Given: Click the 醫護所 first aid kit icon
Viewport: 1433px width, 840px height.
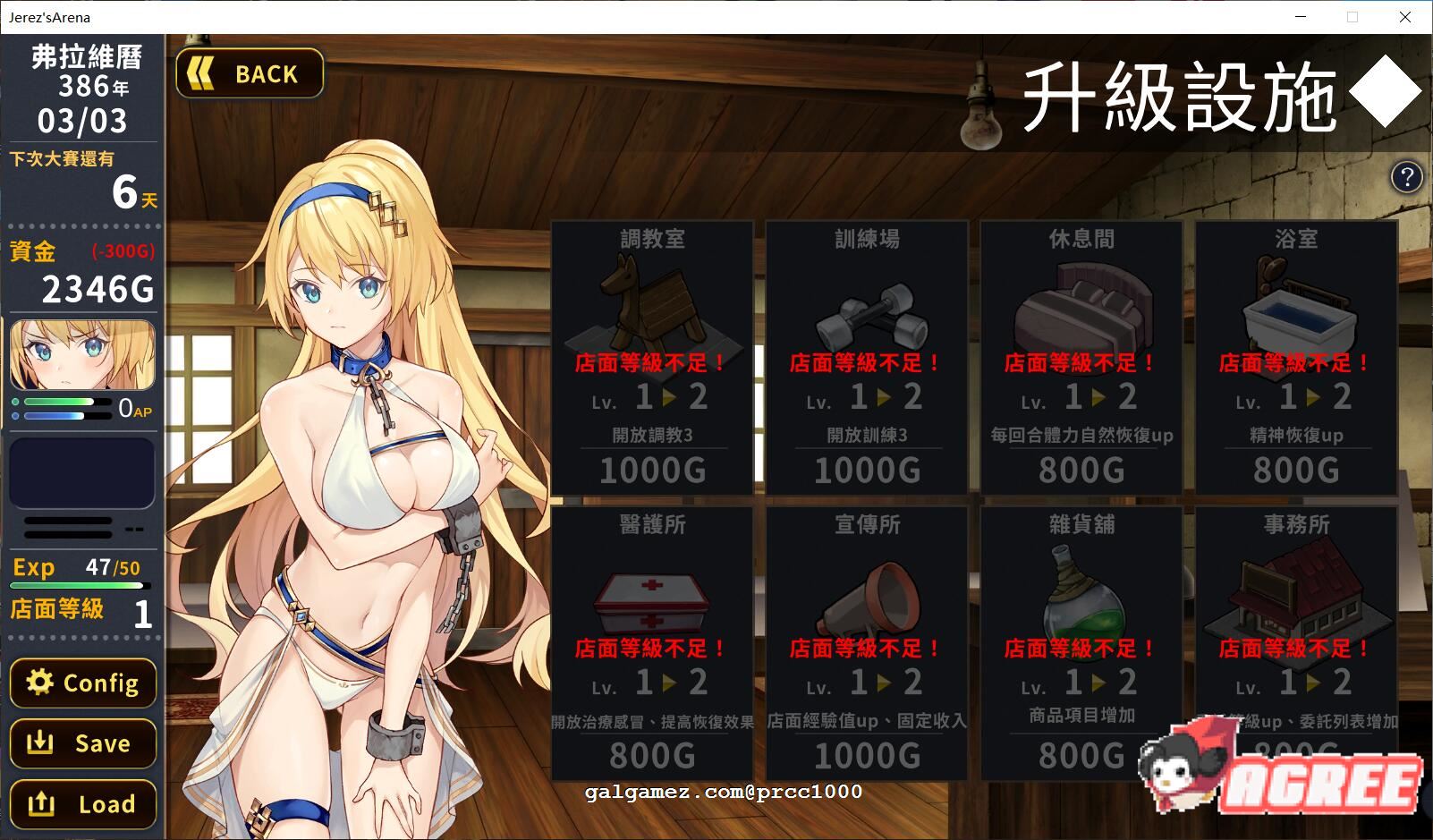Looking at the screenshot, I should [x=654, y=599].
